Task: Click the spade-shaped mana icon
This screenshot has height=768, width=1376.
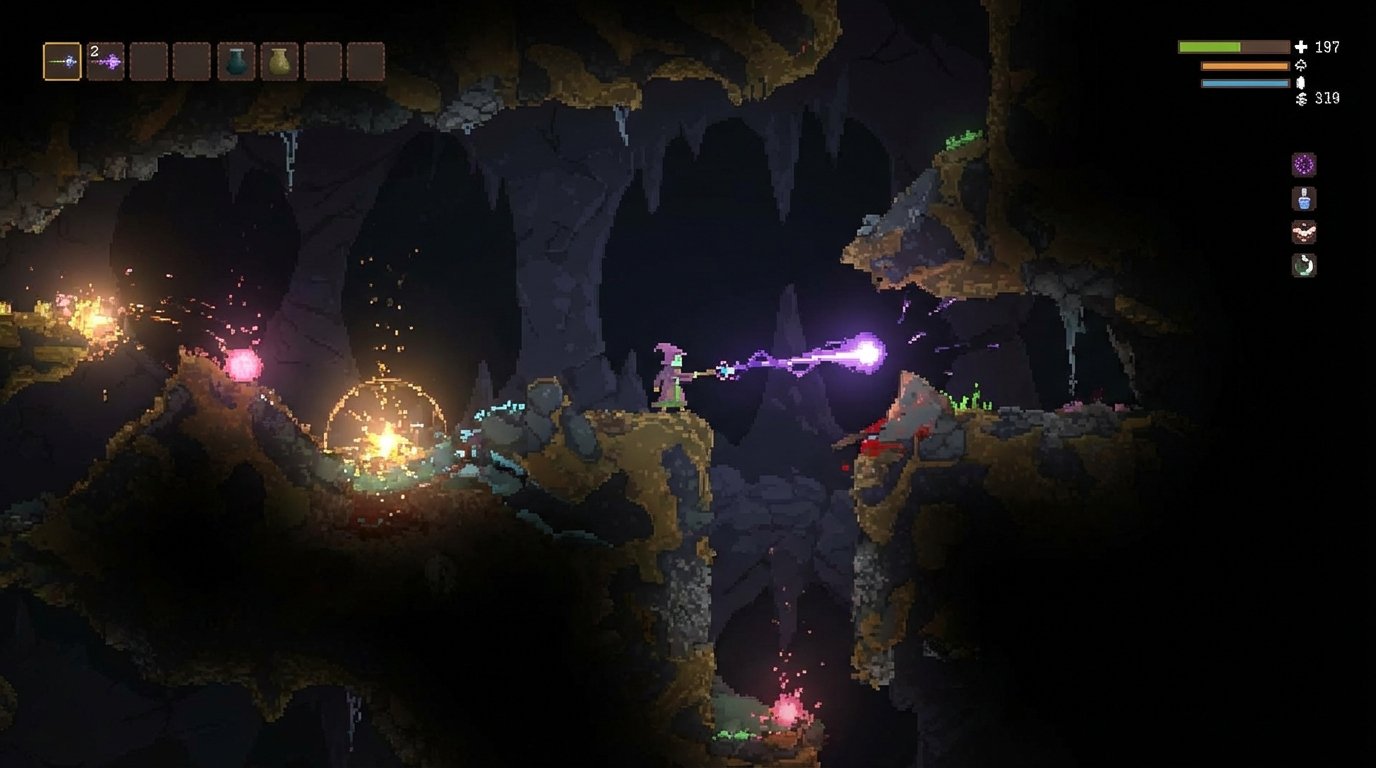Action: pyautogui.click(x=1301, y=65)
